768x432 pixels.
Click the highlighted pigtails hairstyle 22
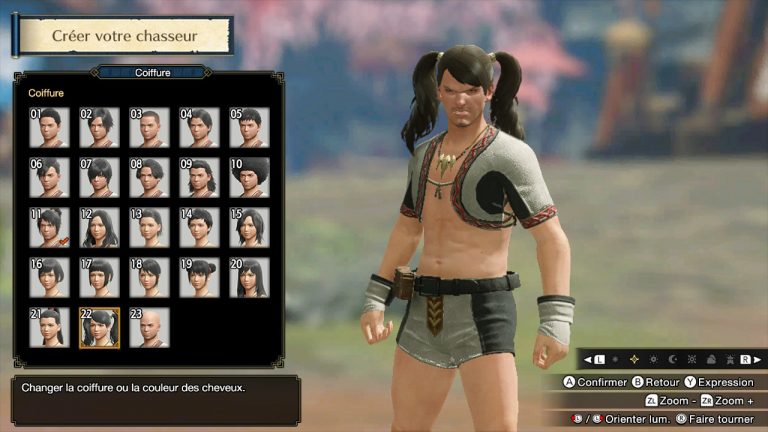[99, 328]
